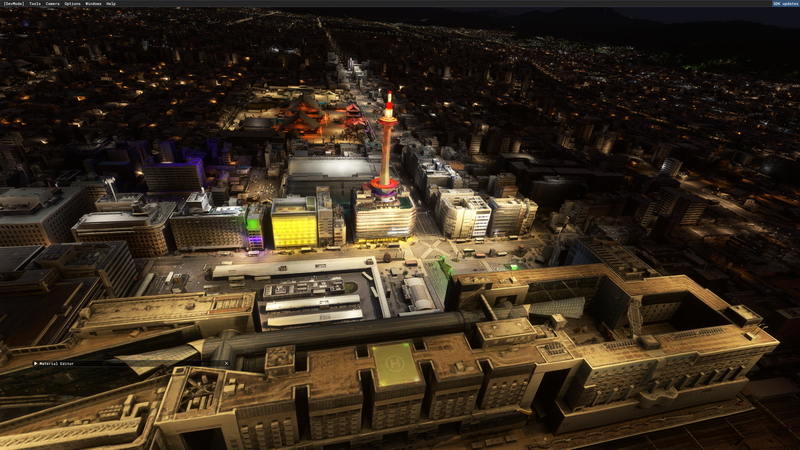Image resolution: width=800 pixels, height=450 pixels.
Task: Expand the collapsed Material Editor panel
Action: click(x=36, y=364)
